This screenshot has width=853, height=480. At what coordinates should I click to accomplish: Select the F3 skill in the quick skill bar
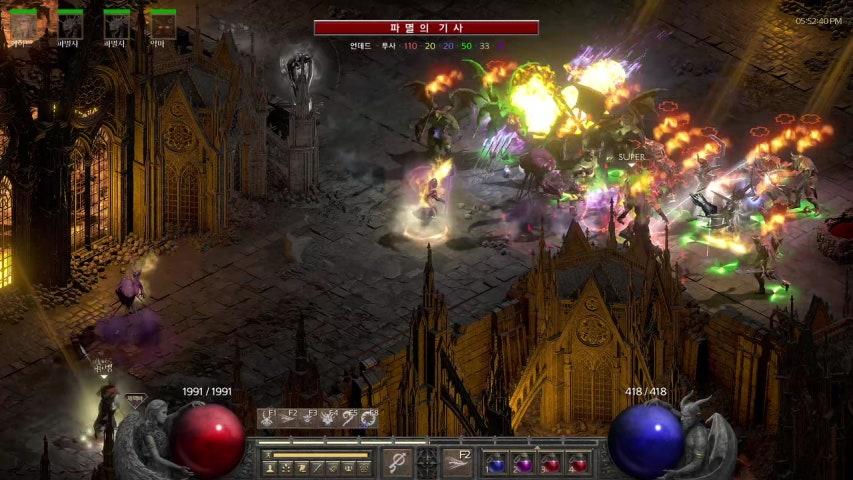pyautogui.click(x=310, y=420)
